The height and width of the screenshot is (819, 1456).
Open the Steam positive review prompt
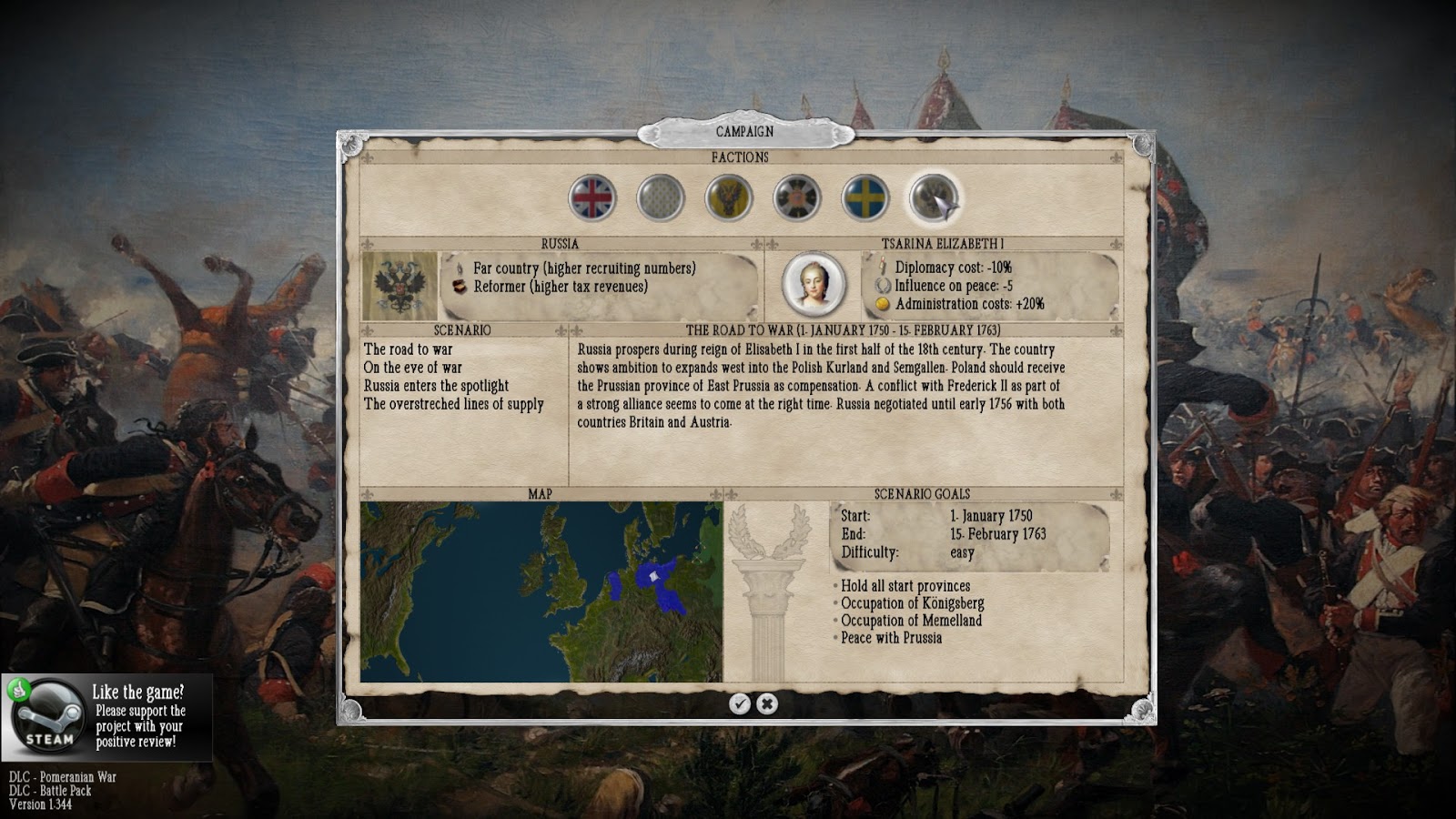(106, 718)
